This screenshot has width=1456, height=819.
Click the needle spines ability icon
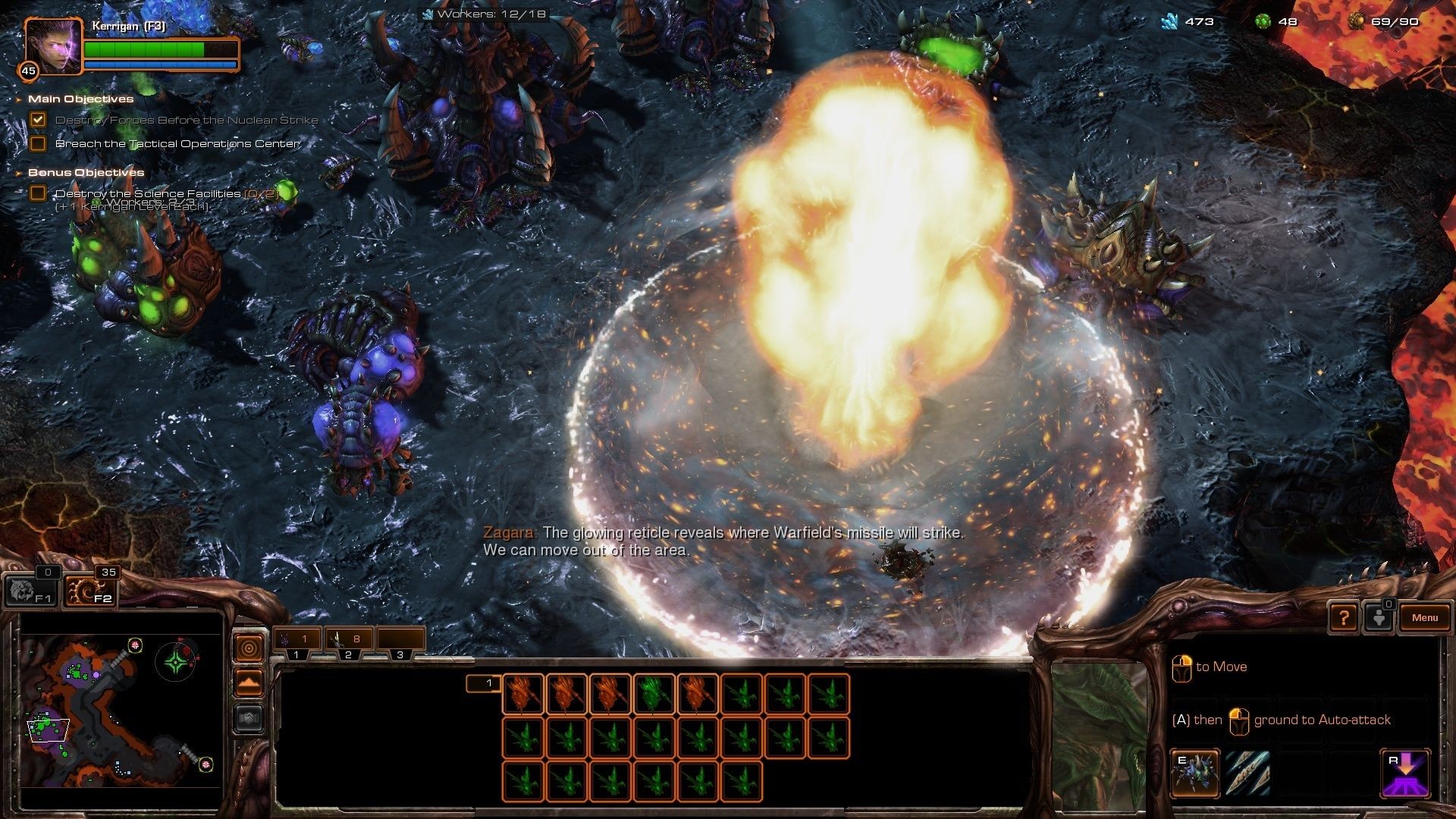[x=1247, y=773]
